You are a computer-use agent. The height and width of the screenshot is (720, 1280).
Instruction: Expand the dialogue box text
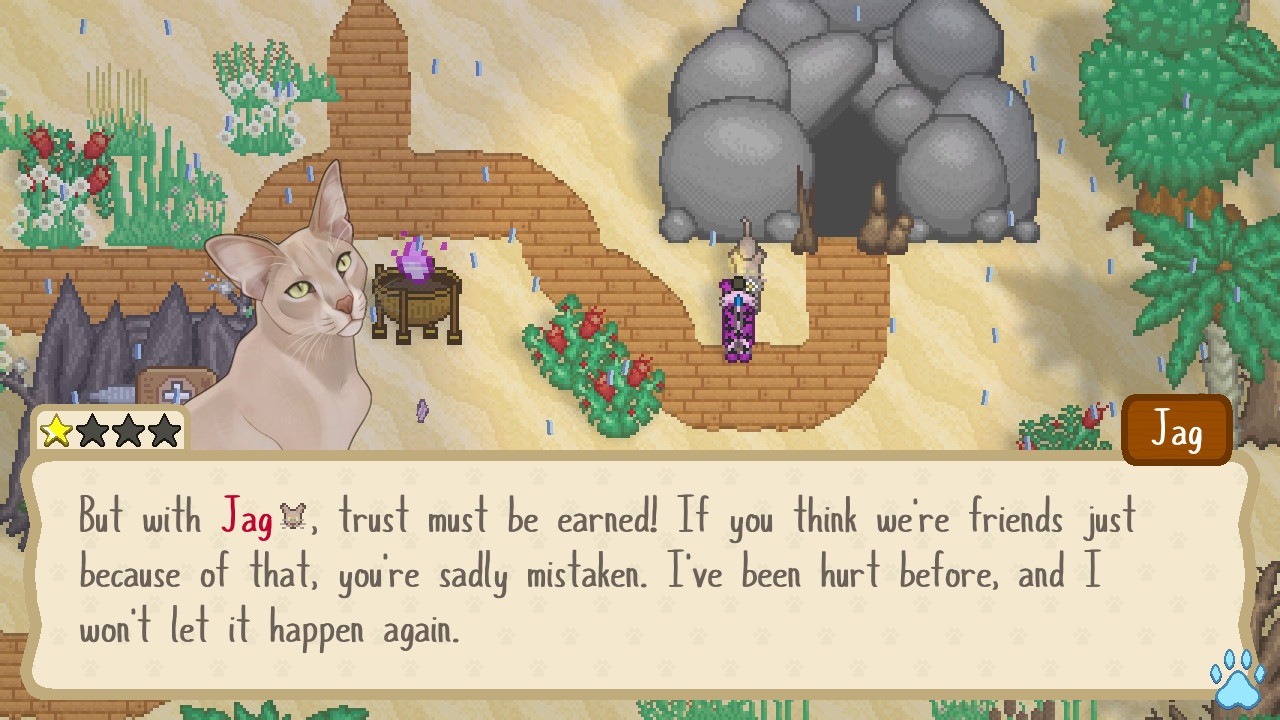pos(640,575)
